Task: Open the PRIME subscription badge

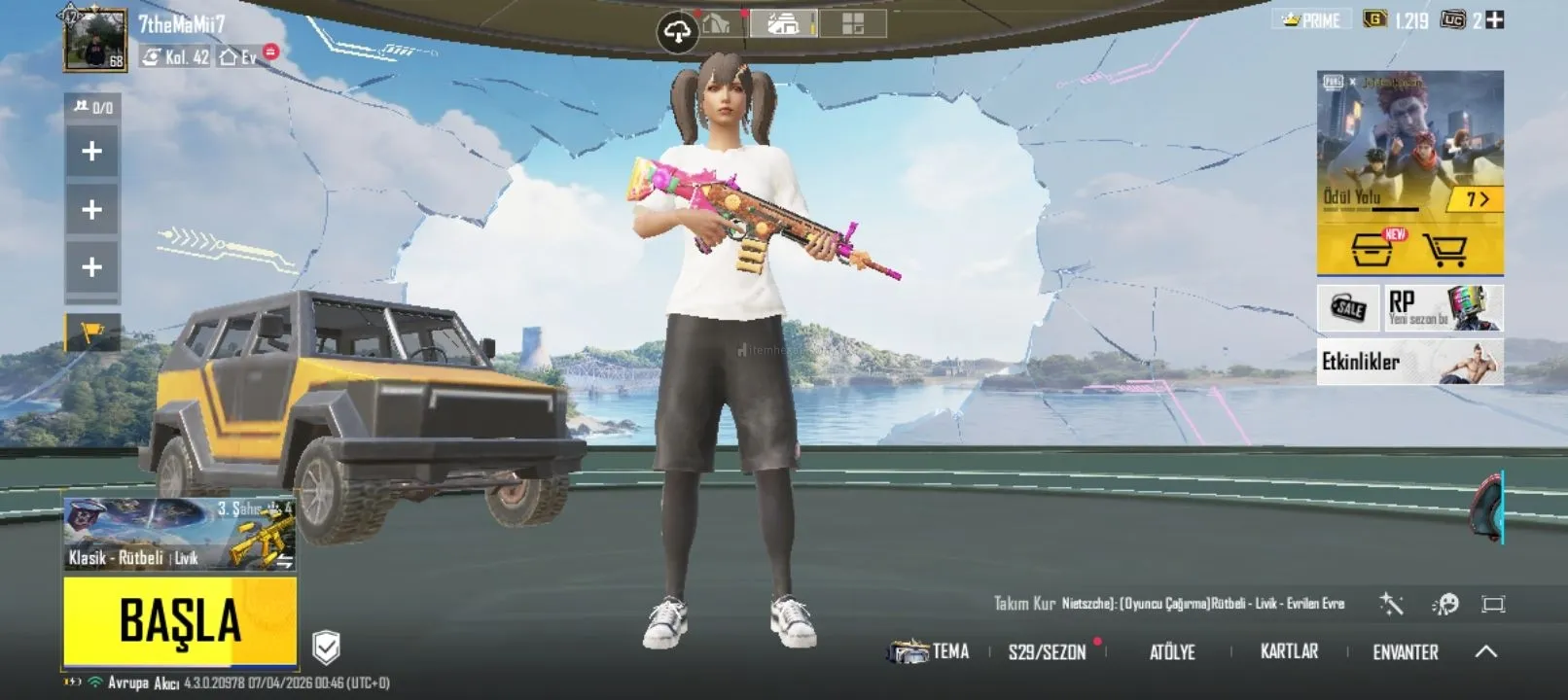Action: pos(1312,19)
